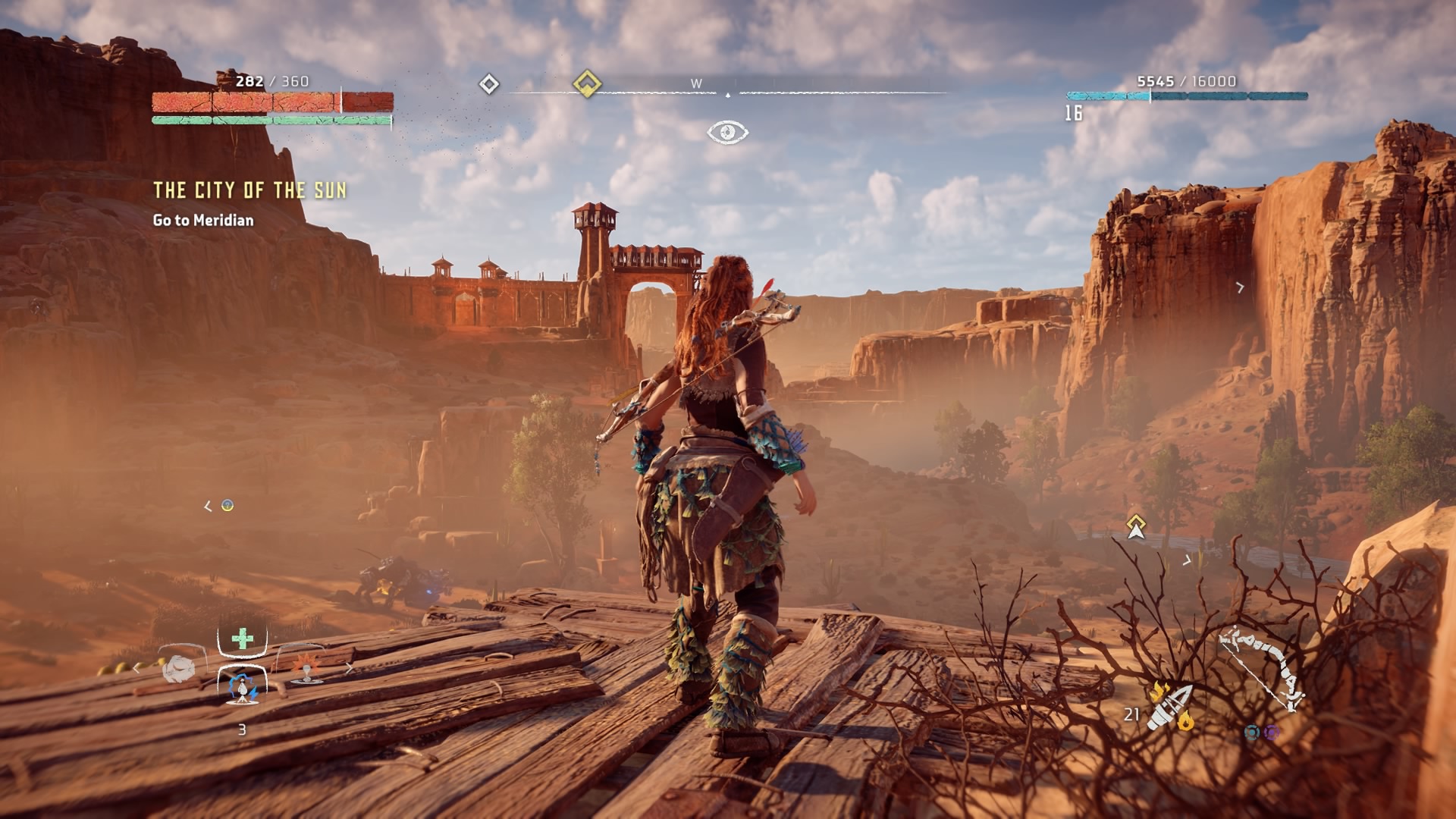This screenshot has height=819, width=1456.
Task: Switch to the rock item slot
Action: (x=180, y=667)
